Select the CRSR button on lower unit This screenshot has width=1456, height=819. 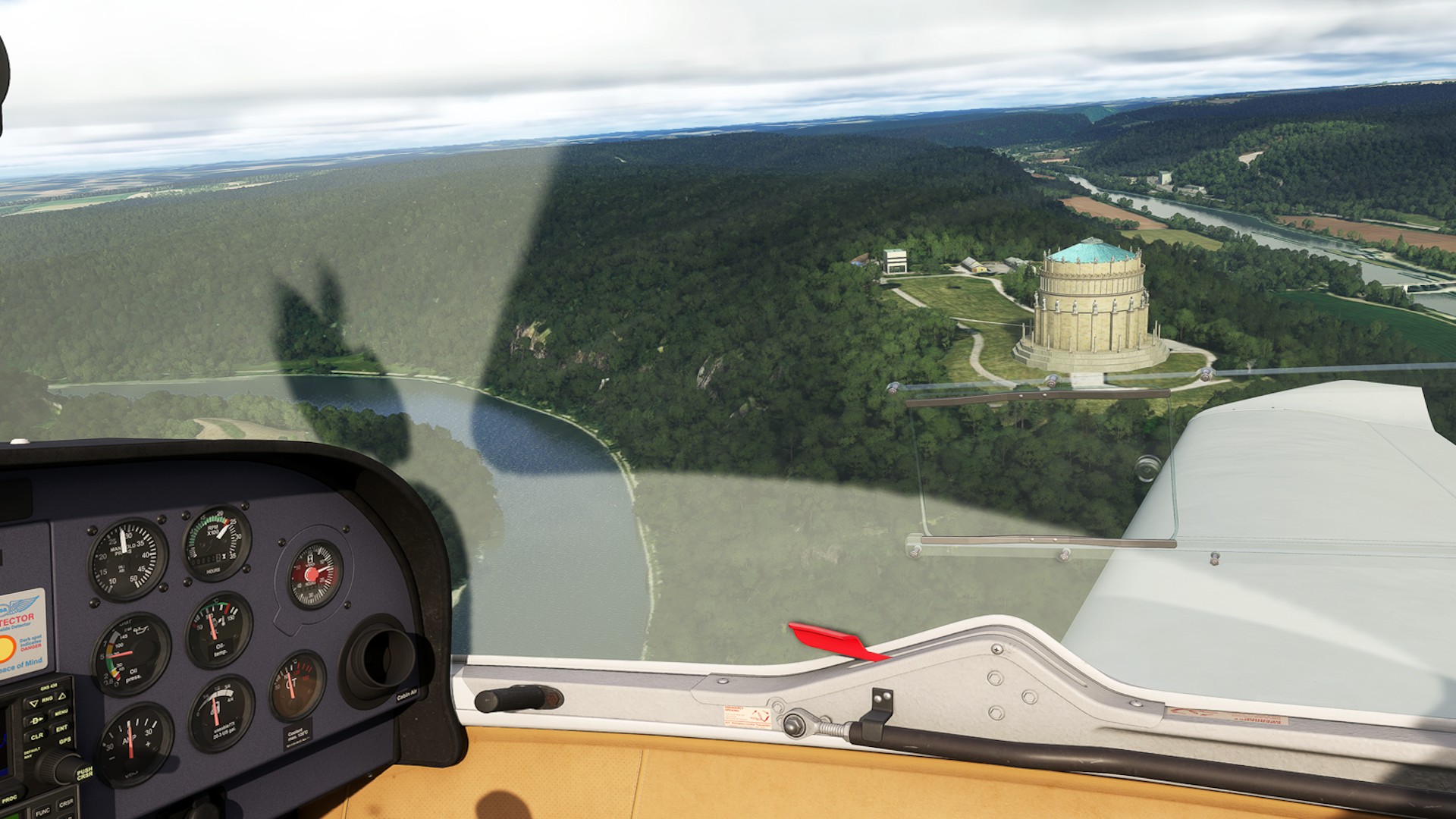66,802
